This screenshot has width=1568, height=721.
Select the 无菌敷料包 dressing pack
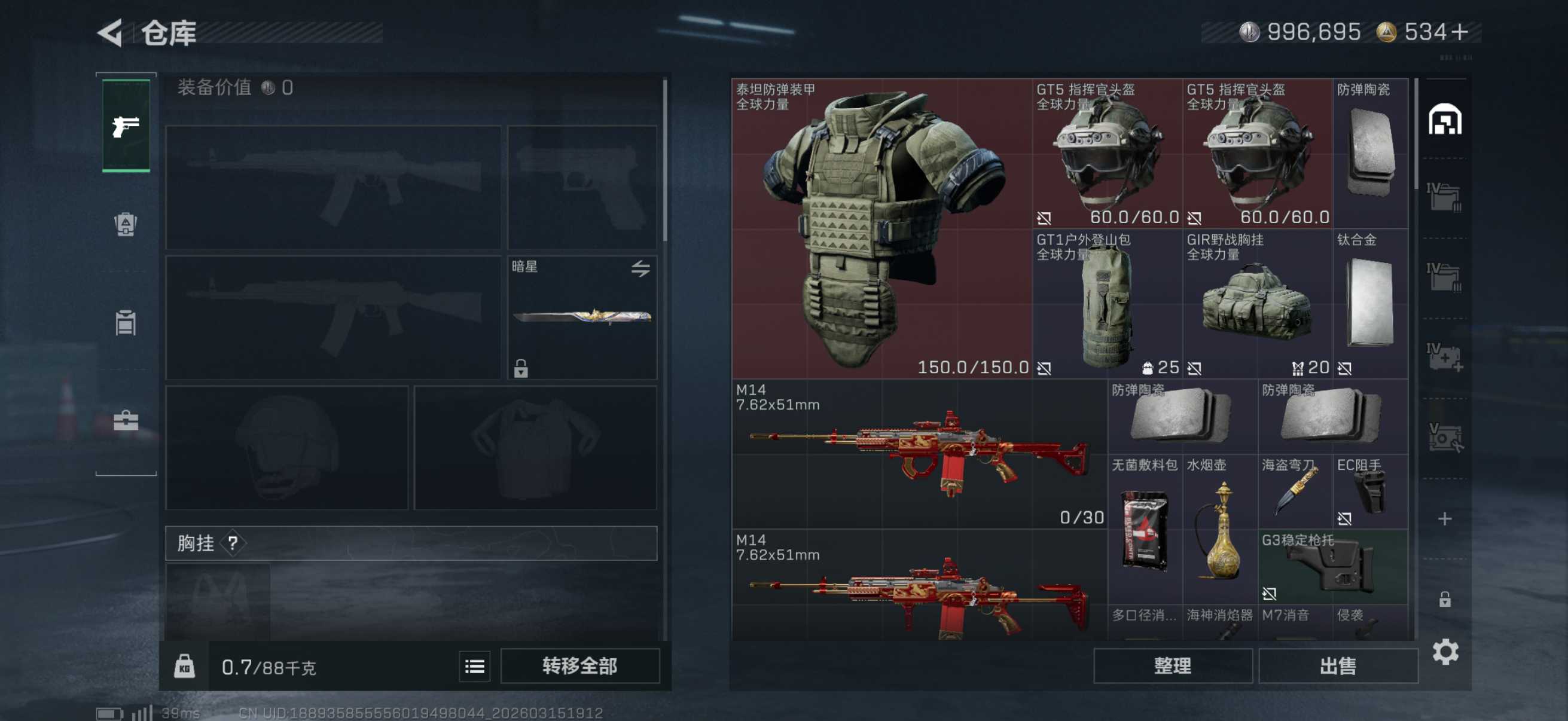1145,528
